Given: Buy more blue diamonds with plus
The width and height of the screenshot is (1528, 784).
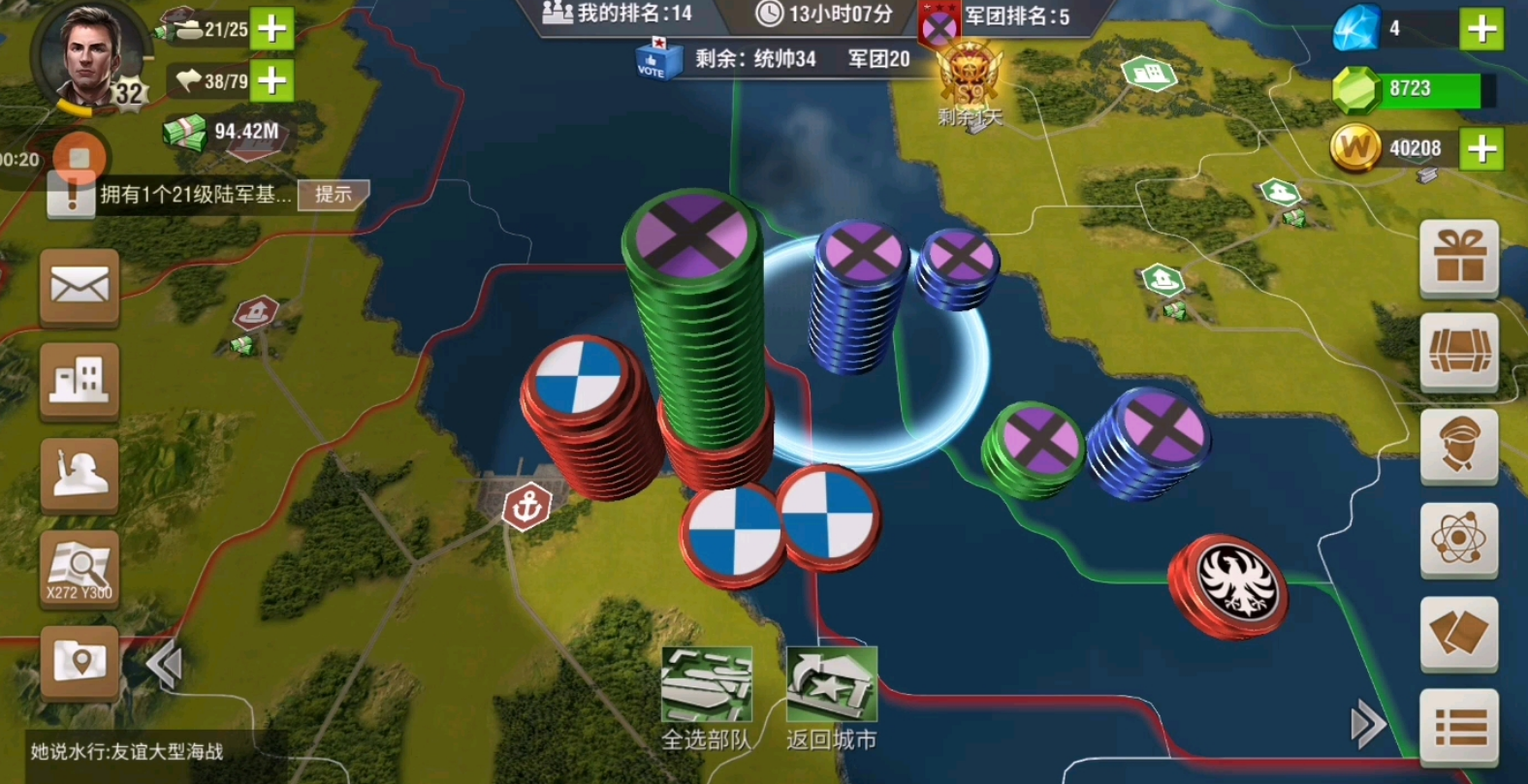Looking at the screenshot, I should 1481,29.
